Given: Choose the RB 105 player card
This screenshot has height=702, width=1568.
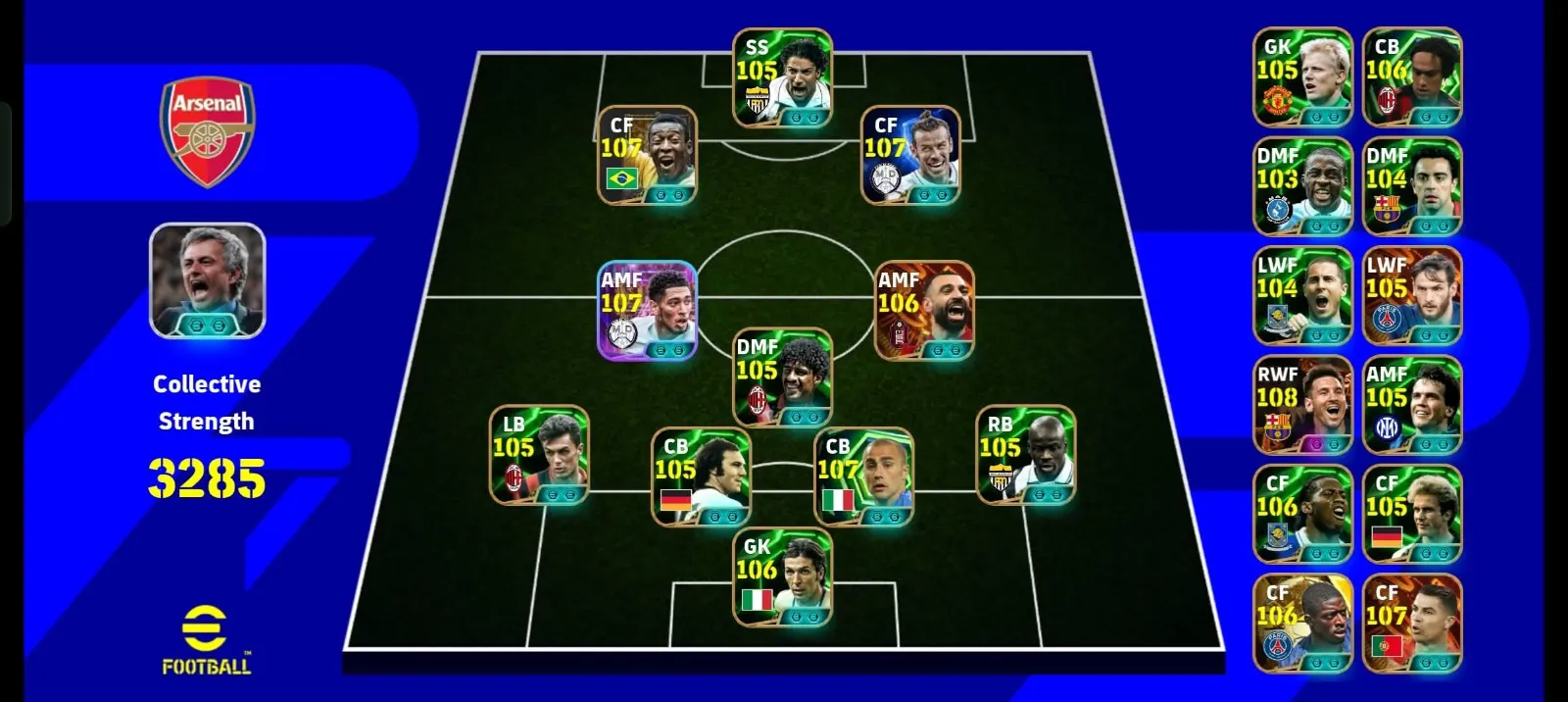Looking at the screenshot, I should point(1026,455).
